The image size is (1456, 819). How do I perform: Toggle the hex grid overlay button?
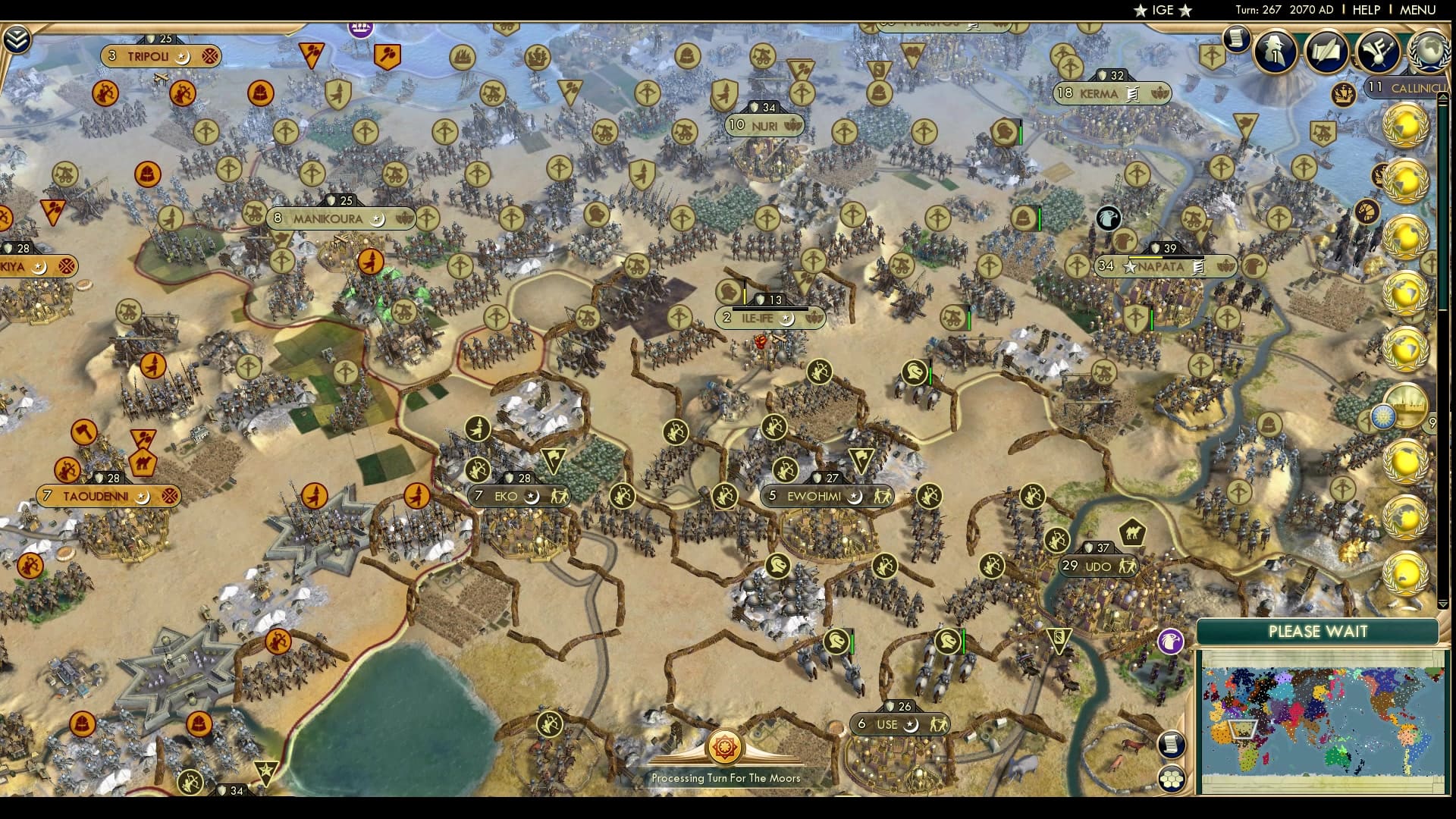click(x=1172, y=780)
